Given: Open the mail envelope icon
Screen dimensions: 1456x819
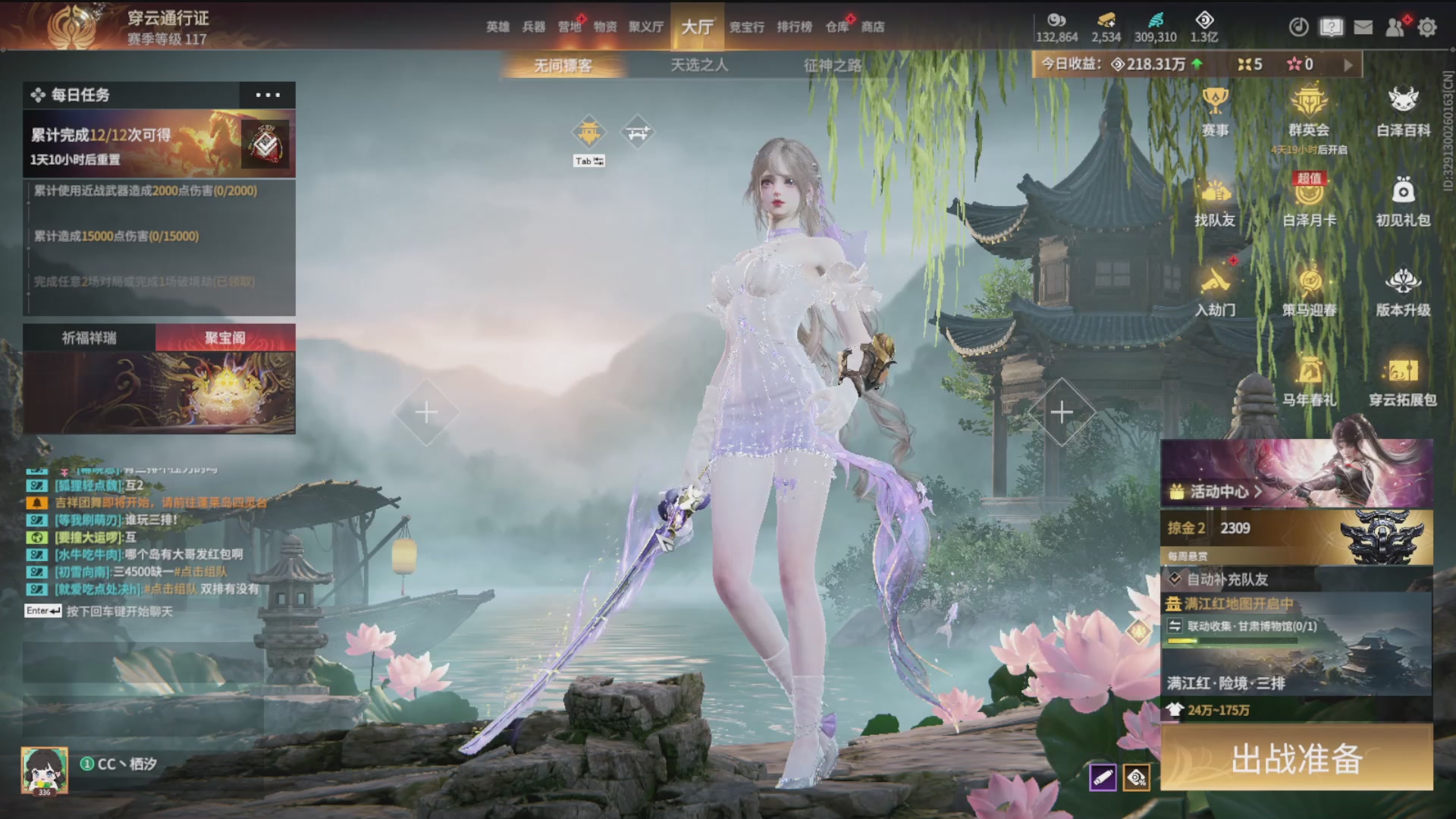Looking at the screenshot, I should tap(1363, 28).
